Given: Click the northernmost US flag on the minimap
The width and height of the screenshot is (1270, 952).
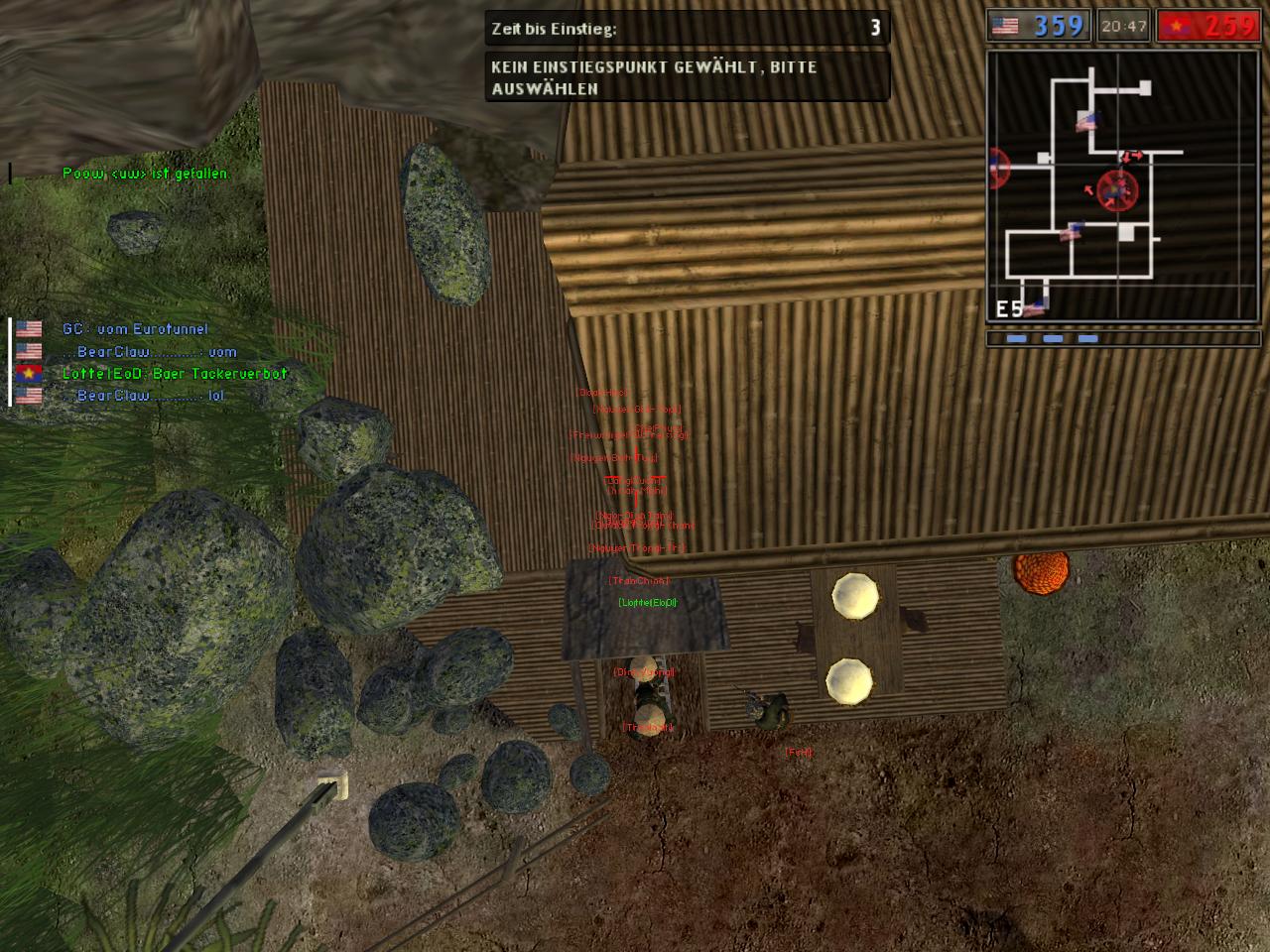Looking at the screenshot, I should coord(1087,121).
